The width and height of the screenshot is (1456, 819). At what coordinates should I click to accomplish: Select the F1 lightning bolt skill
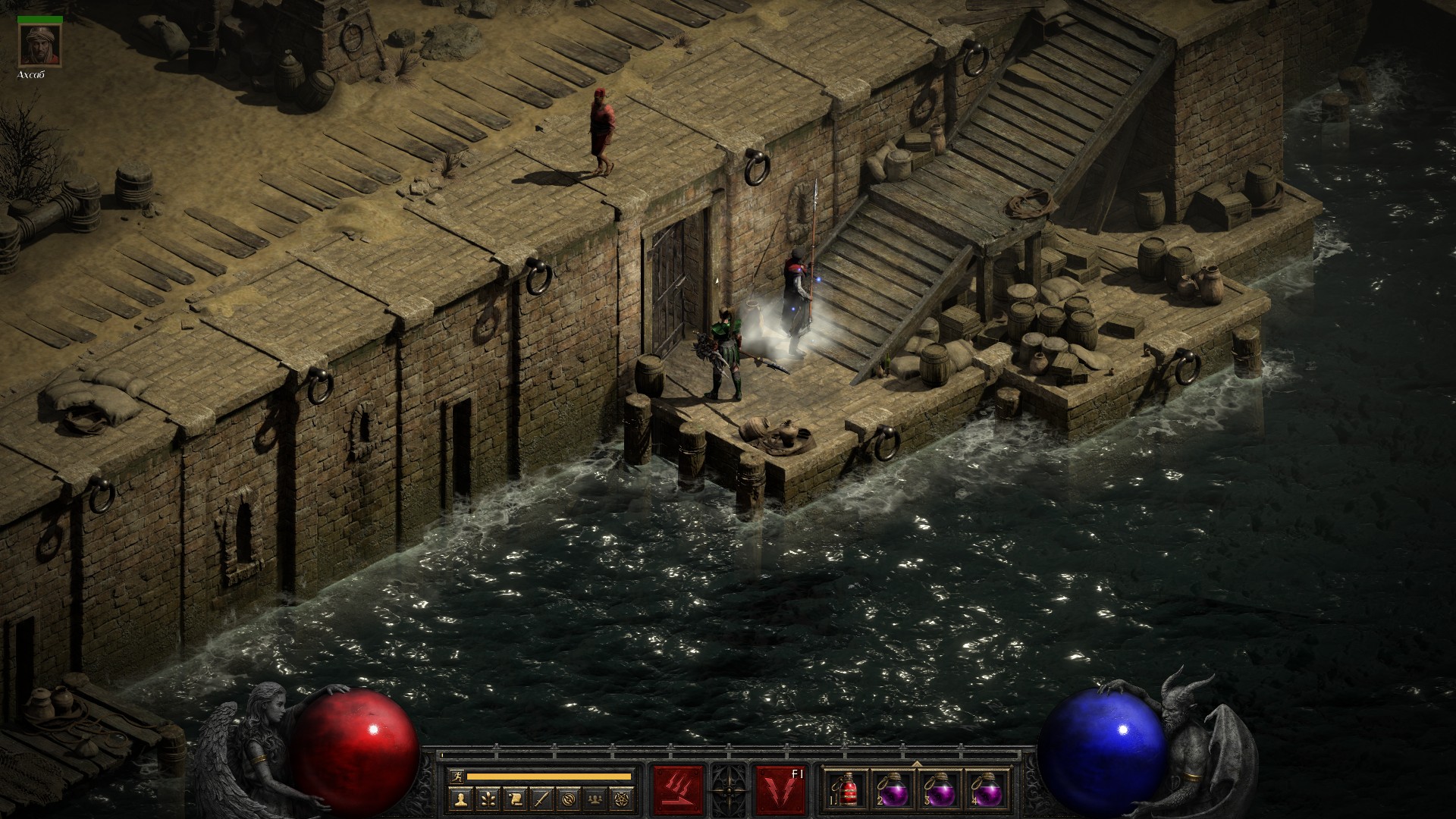[780, 790]
